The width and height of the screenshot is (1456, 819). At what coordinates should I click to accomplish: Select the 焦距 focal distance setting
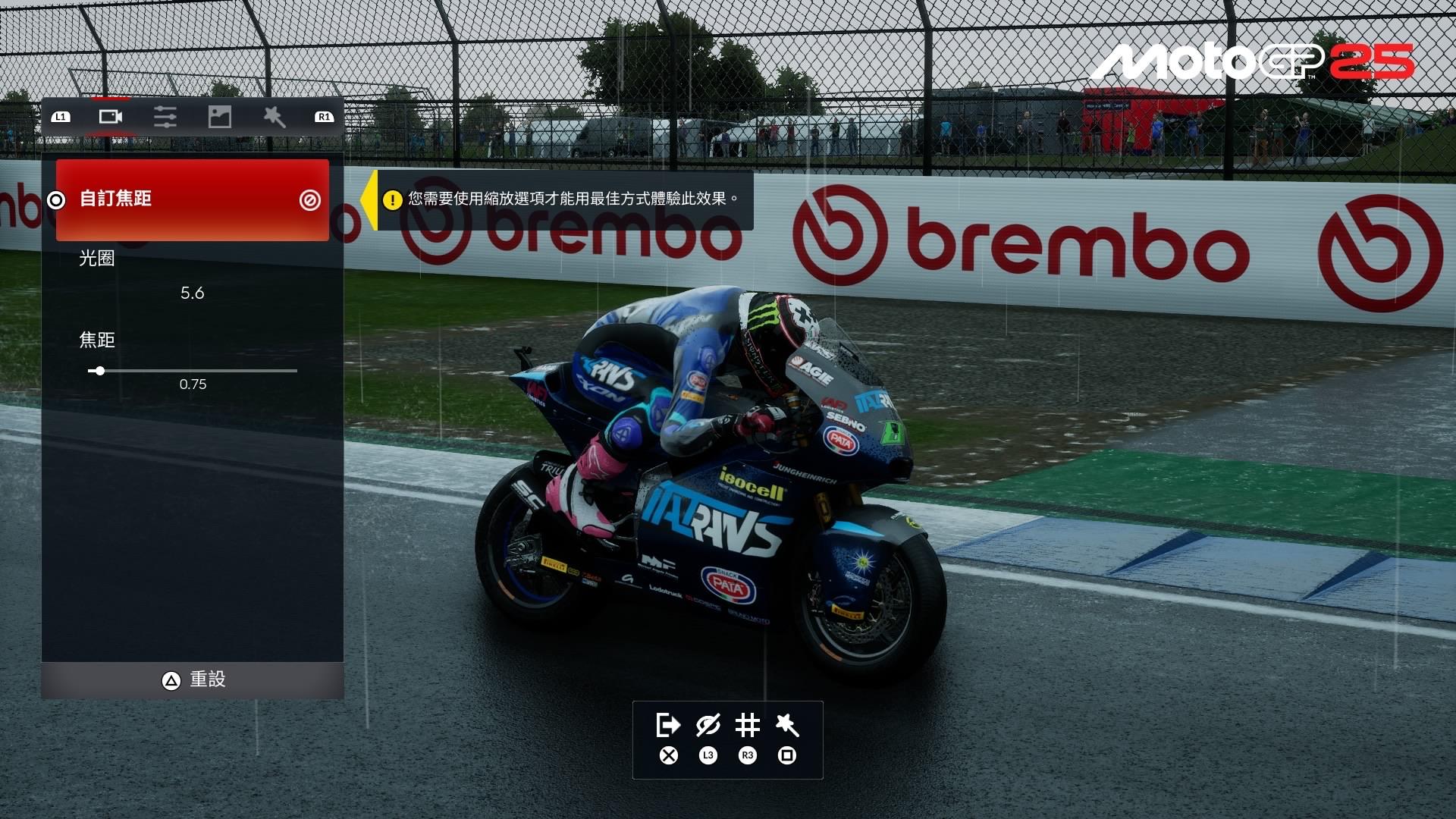191,356
